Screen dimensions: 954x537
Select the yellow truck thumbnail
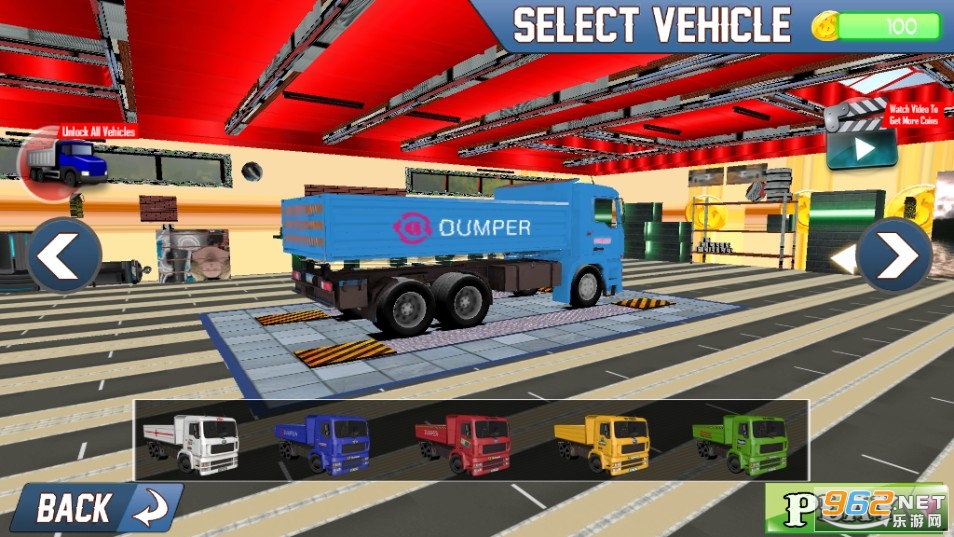tap(605, 442)
